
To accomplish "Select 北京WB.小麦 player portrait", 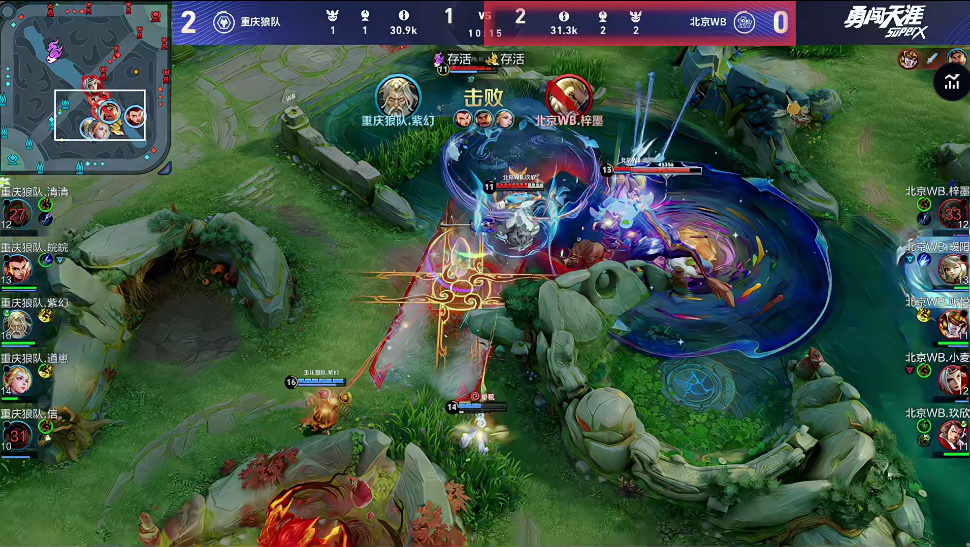I will (x=952, y=379).
